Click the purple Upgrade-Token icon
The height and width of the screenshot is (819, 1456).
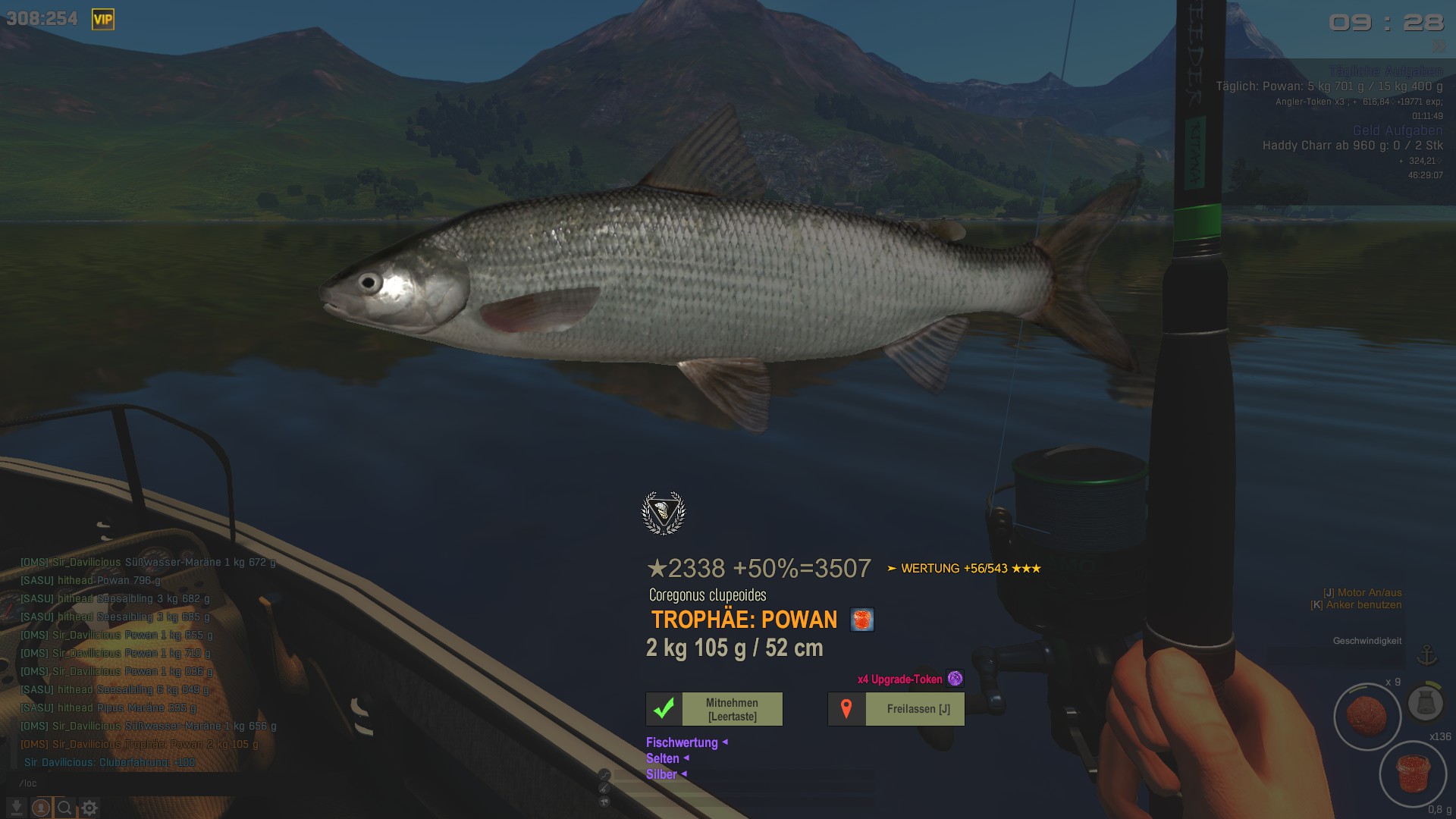[x=955, y=679]
